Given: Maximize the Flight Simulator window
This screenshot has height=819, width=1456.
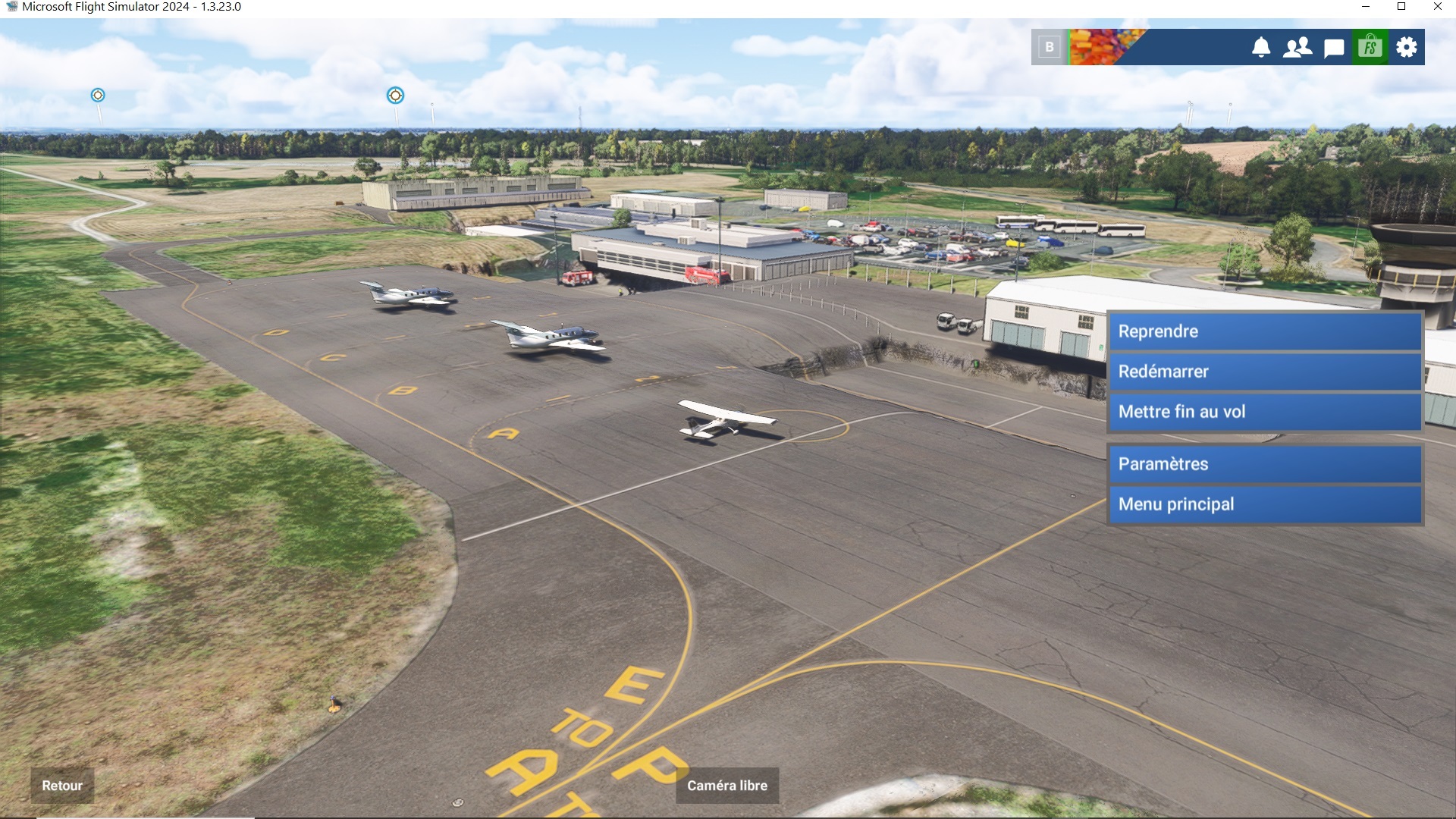Looking at the screenshot, I should click(1401, 7).
